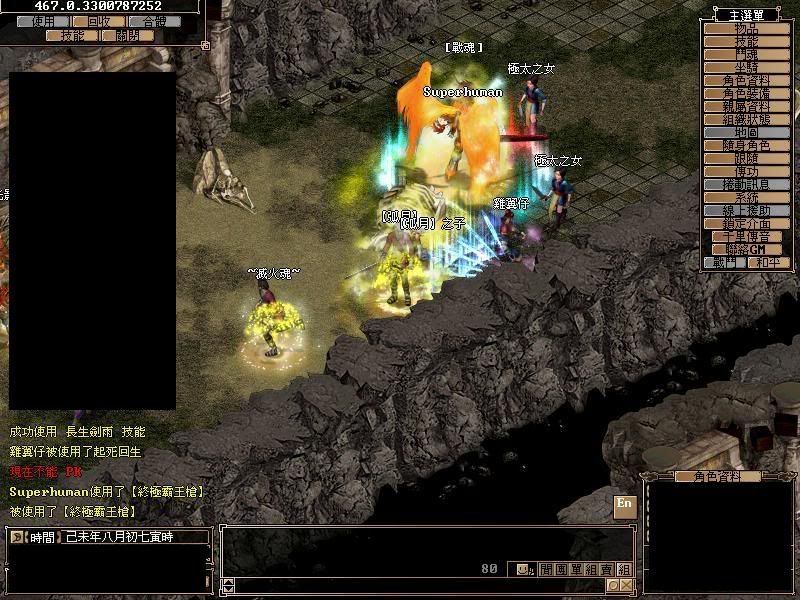Activate 鎖定介面 lock interface
Screen dimensions: 800x600
coord(746,223)
